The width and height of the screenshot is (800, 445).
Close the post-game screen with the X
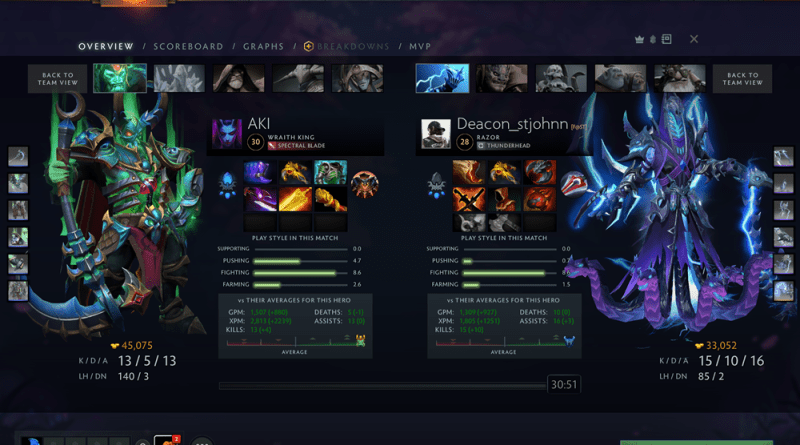[694, 39]
